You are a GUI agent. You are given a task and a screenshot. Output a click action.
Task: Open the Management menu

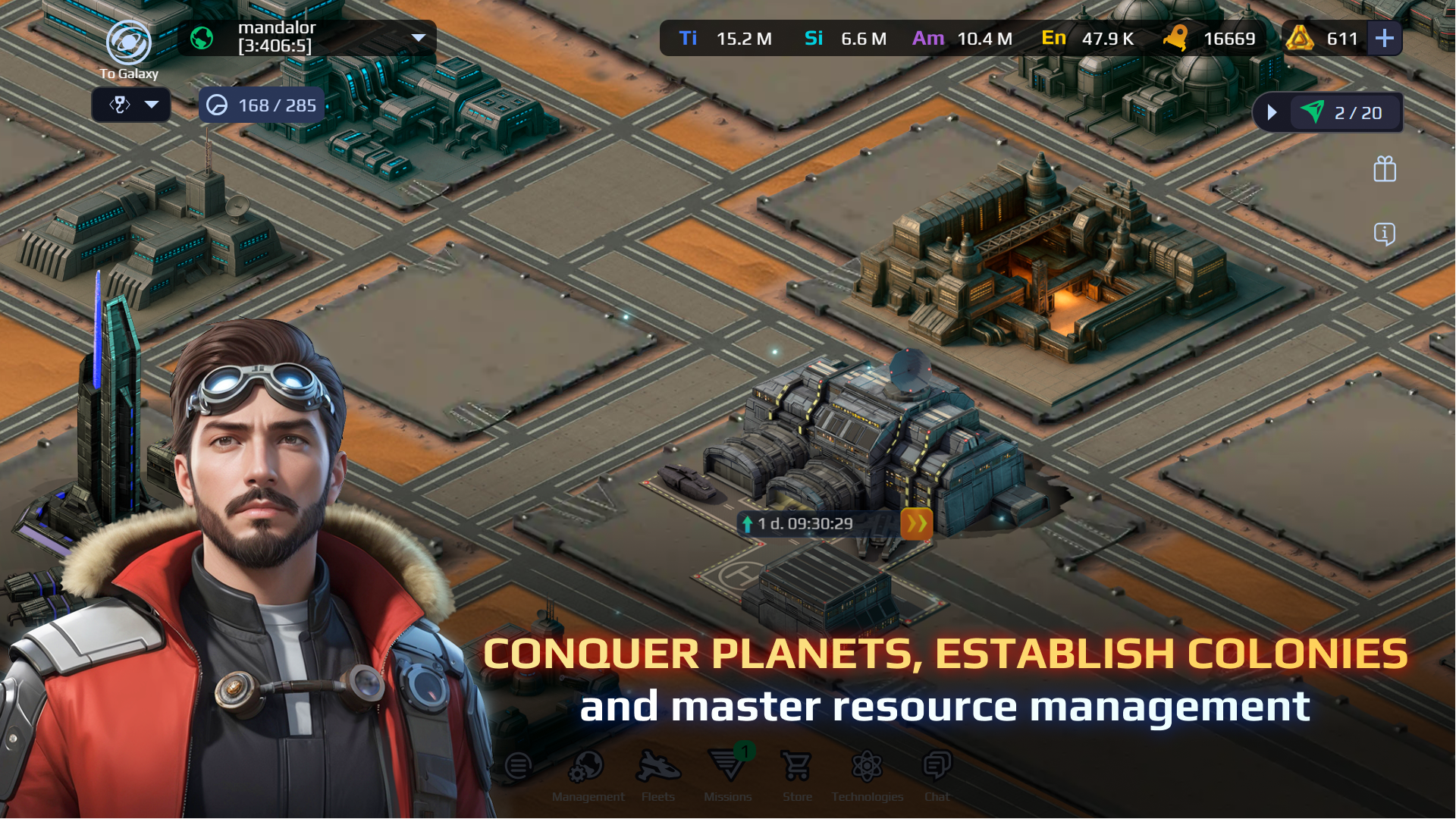(x=588, y=773)
